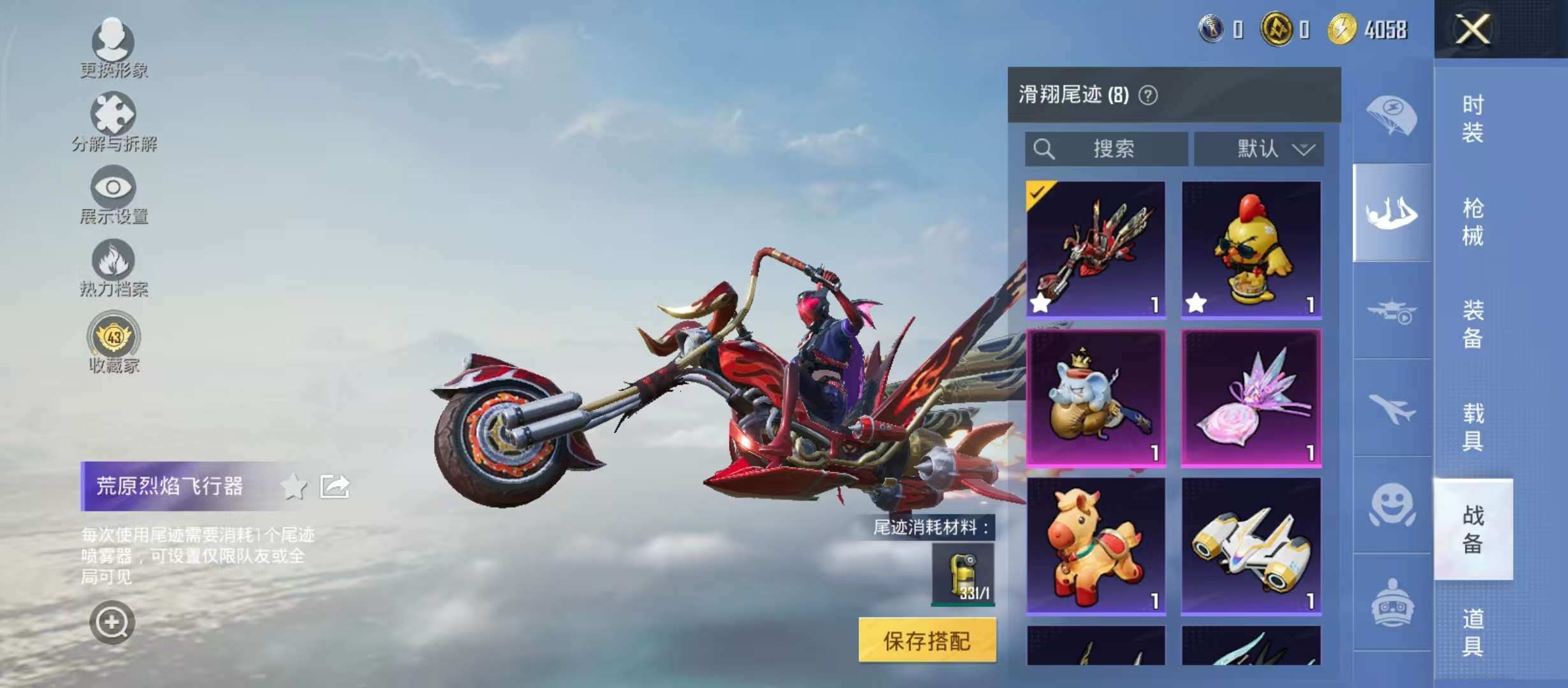Toggle selection of the checked red trail item

coord(1095,248)
